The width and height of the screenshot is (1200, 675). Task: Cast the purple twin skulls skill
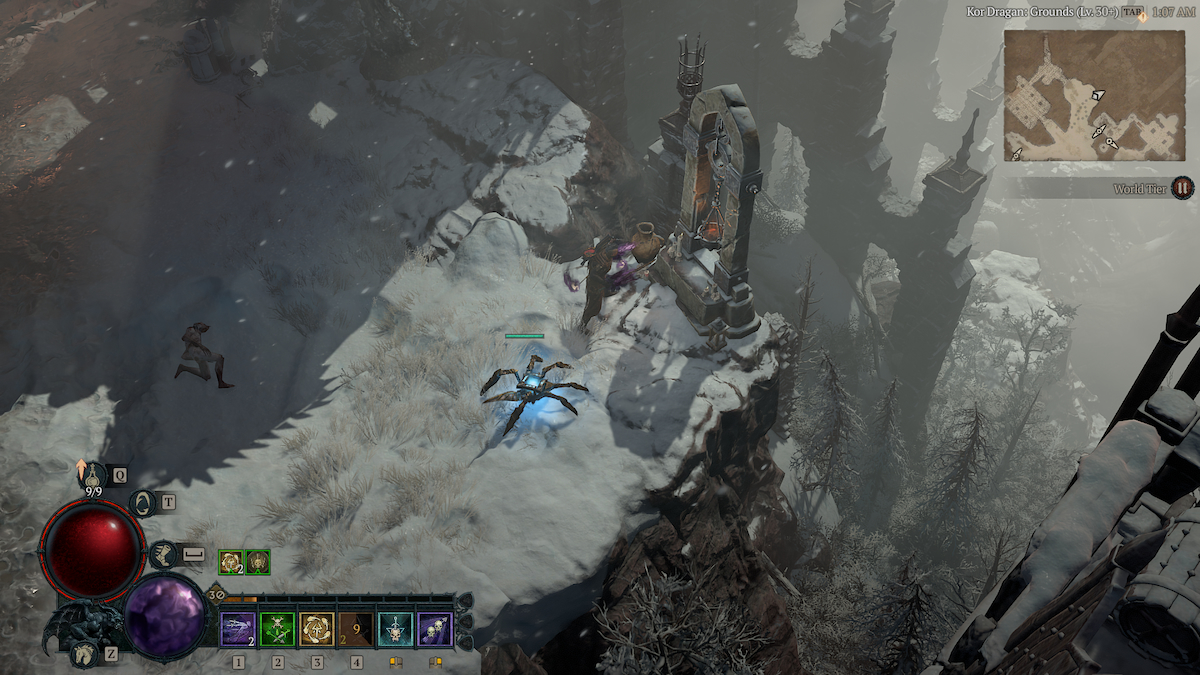[x=435, y=630]
